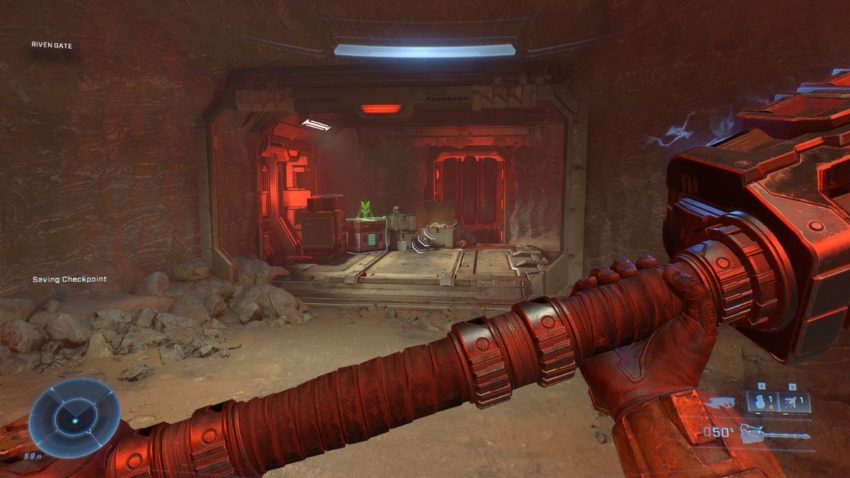This screenshot has height=478, width=850.
Task: Switch to the secondary rifle weapon icon
Action: tap(720, 402)
